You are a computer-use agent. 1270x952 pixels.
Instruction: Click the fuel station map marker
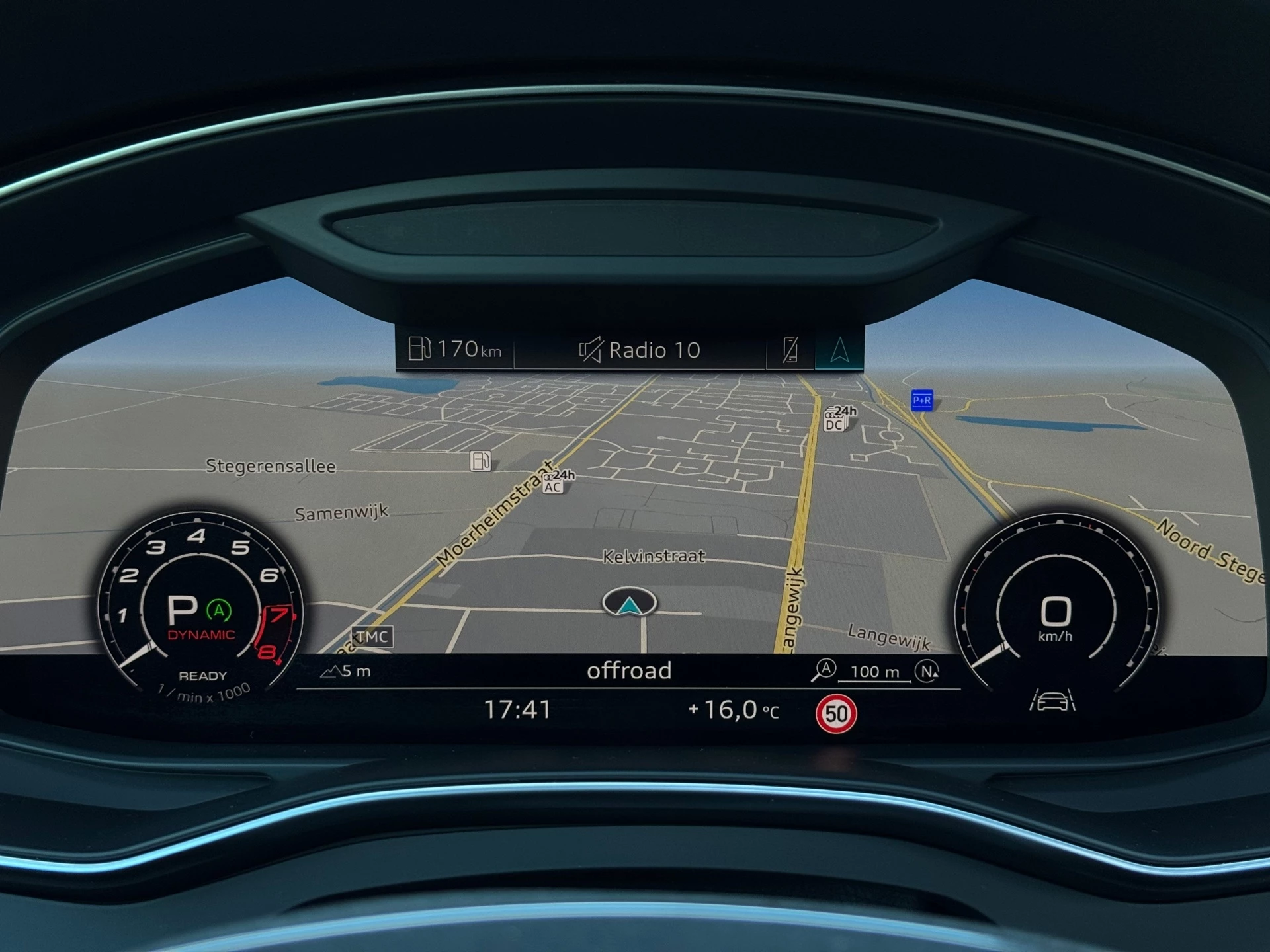481,460
